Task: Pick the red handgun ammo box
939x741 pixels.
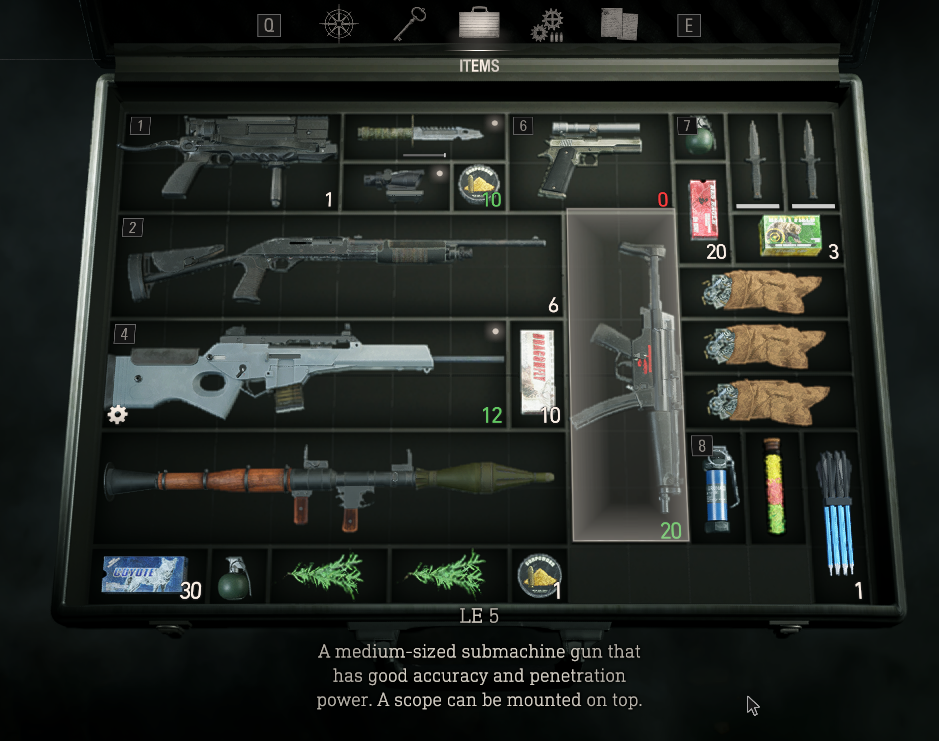Action: click(x=704, y=212)
